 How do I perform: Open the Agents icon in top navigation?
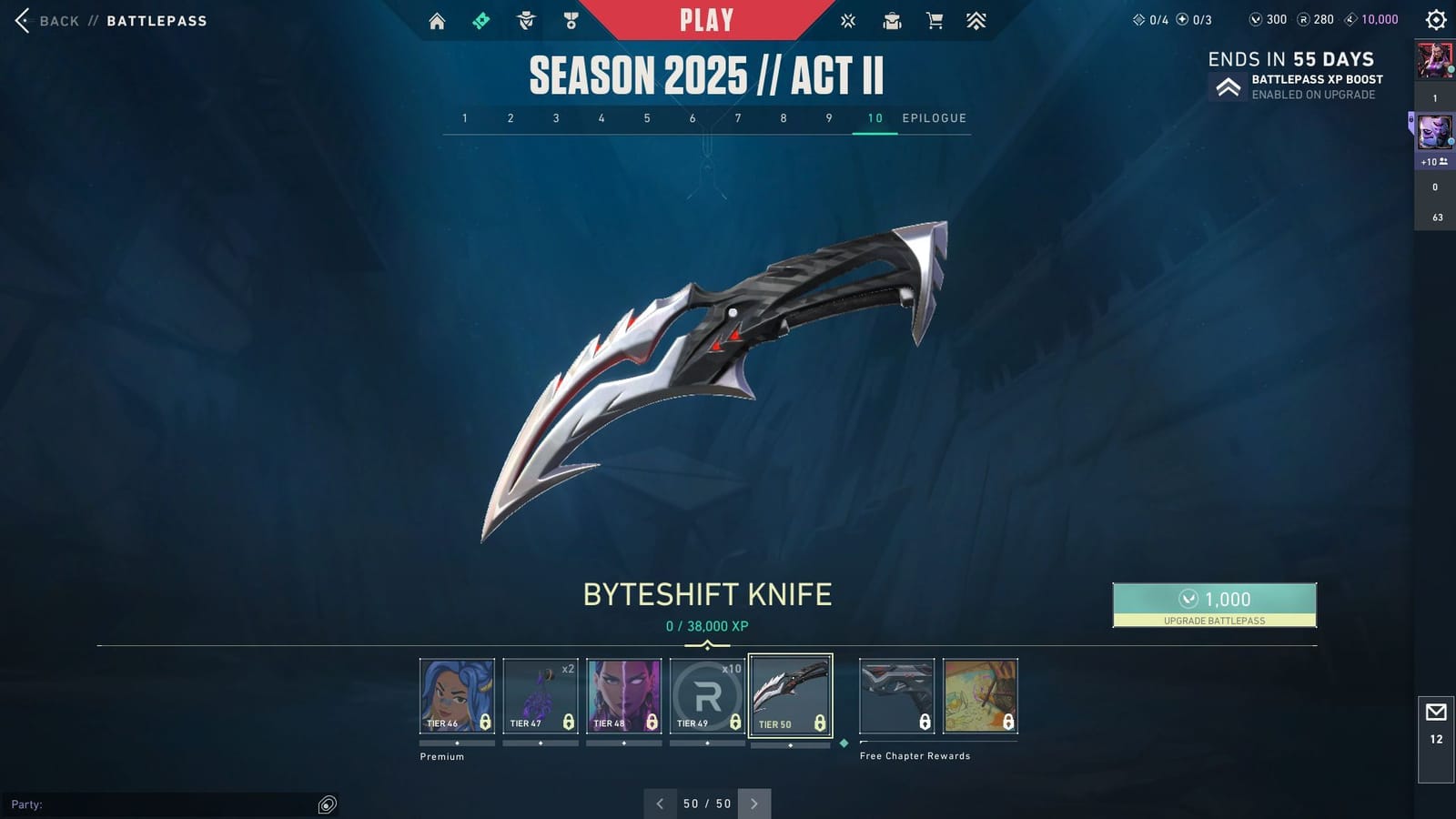coord(524,19)
